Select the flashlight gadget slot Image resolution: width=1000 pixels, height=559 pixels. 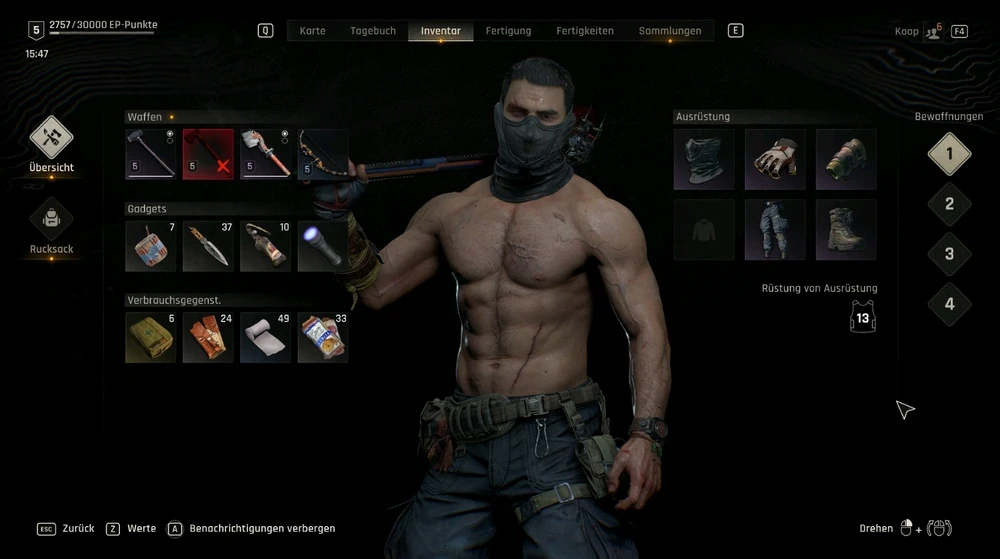(x=323, y=246)
